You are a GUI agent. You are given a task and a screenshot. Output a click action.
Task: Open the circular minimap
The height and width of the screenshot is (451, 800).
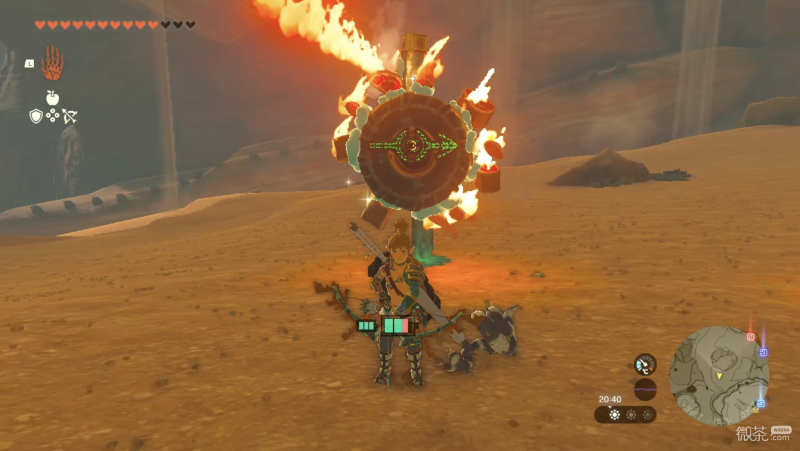coord(719,376)
